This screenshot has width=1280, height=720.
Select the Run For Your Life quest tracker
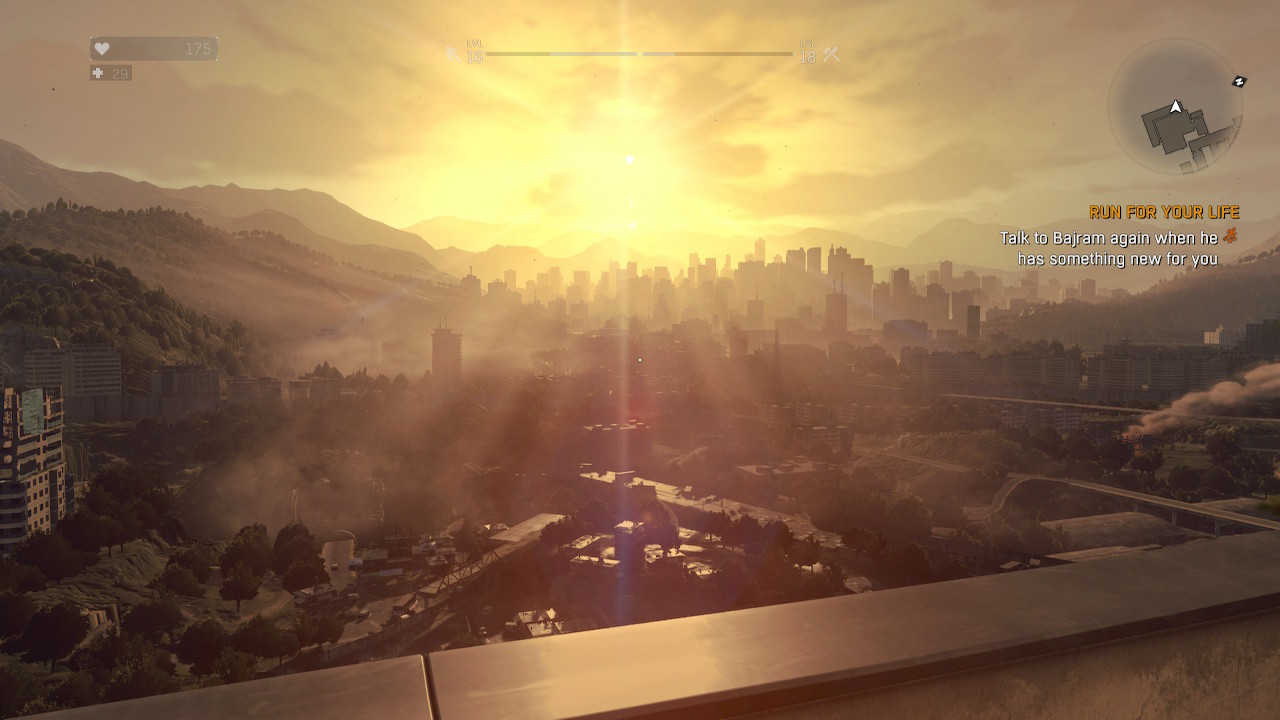[1164, 212]
